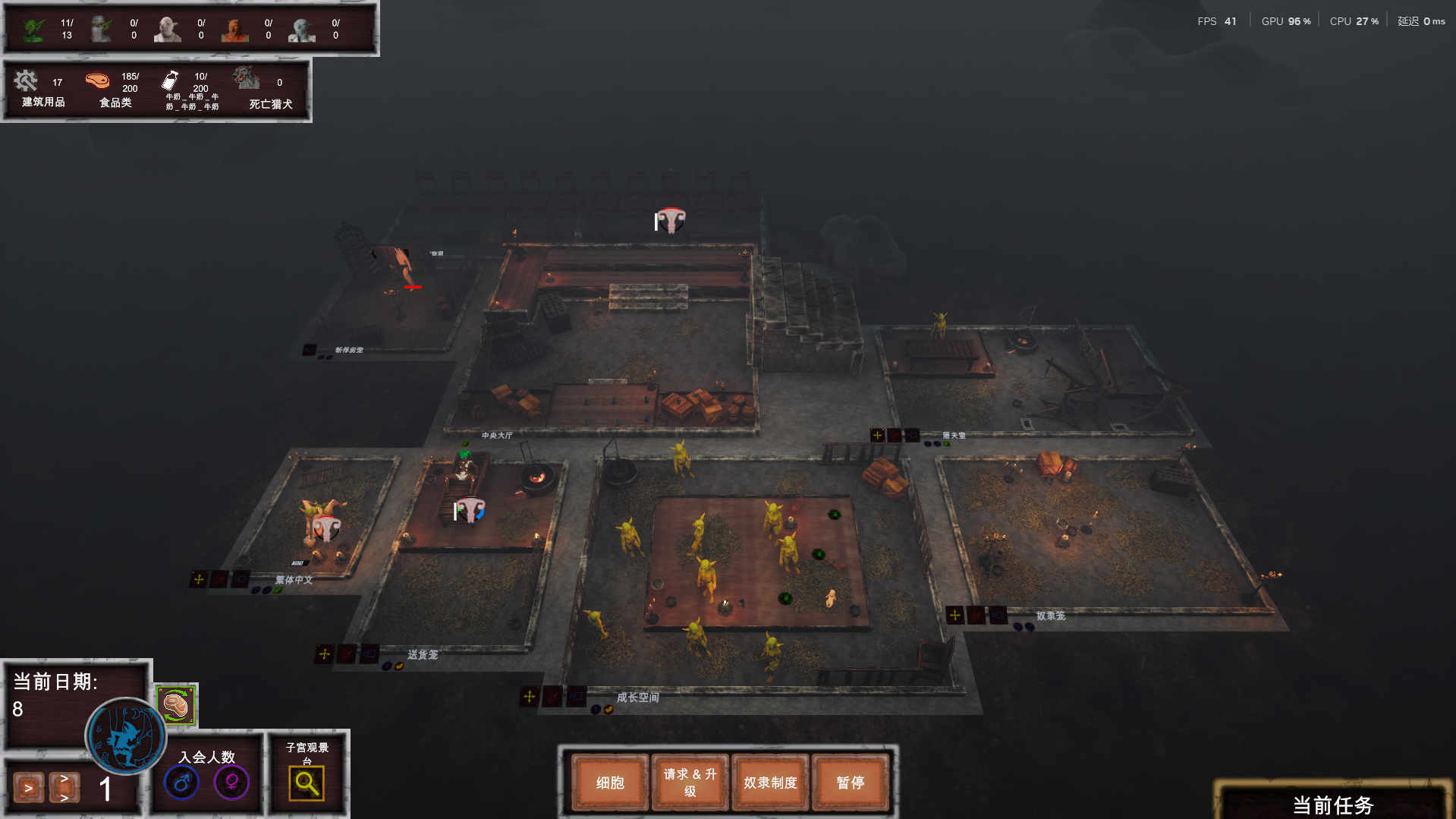Click the red icon beside 送货笼 room label
Screen dimensions: 1456x819
[347, 654]
